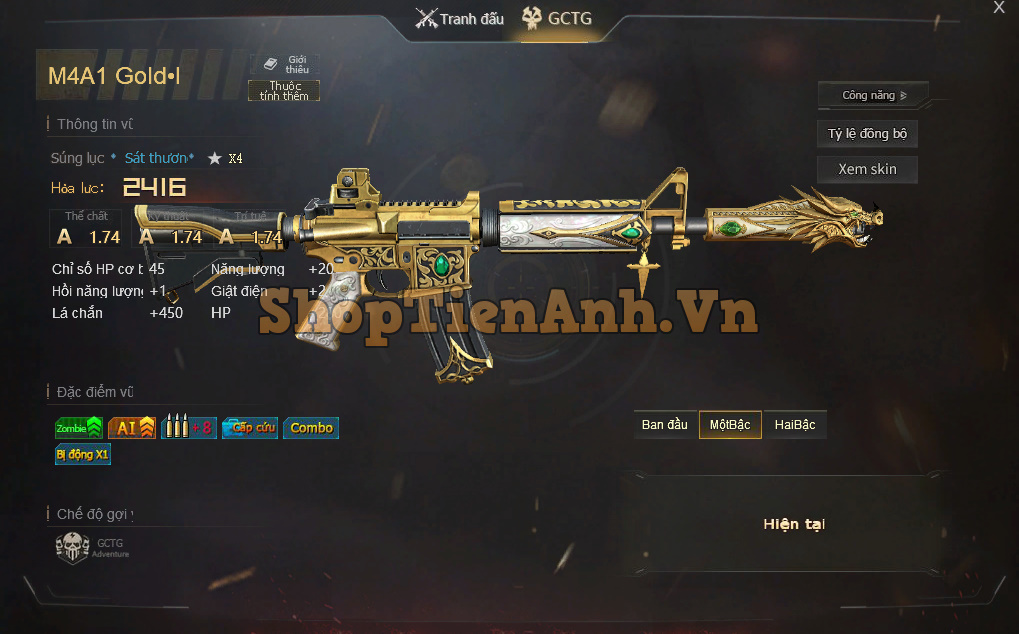Select the Bị động X1 badge
The height and width of the screenshot is (634, 1019).
point(83,455)
